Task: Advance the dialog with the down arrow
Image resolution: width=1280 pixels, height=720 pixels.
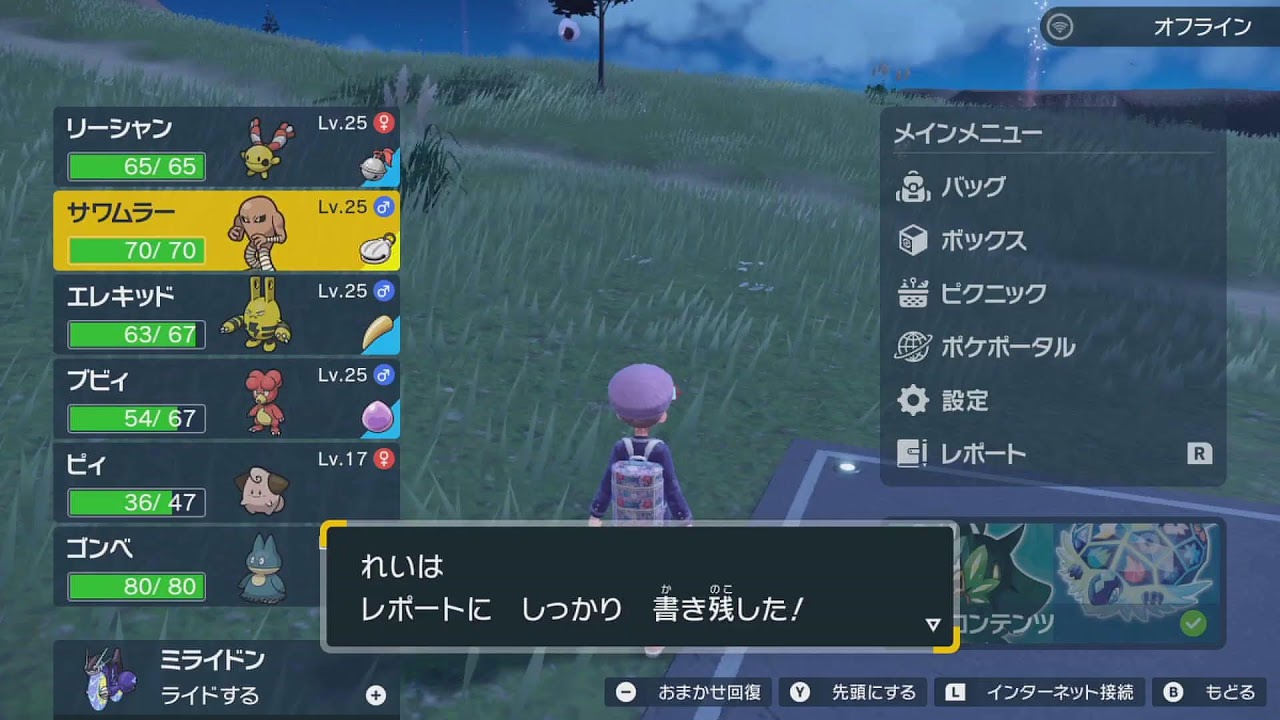Action: pyautogui.click(x=932, y=624)
